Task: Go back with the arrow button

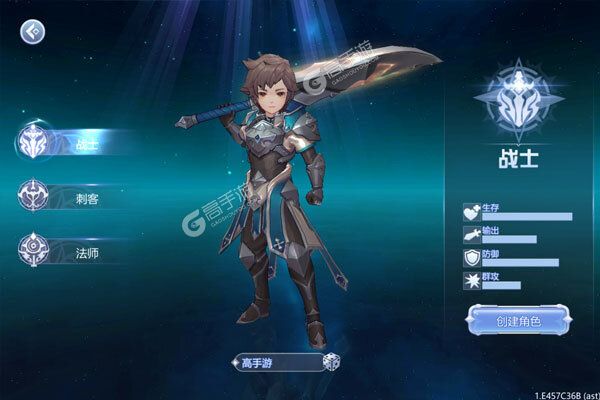Action: pos(32,33)
